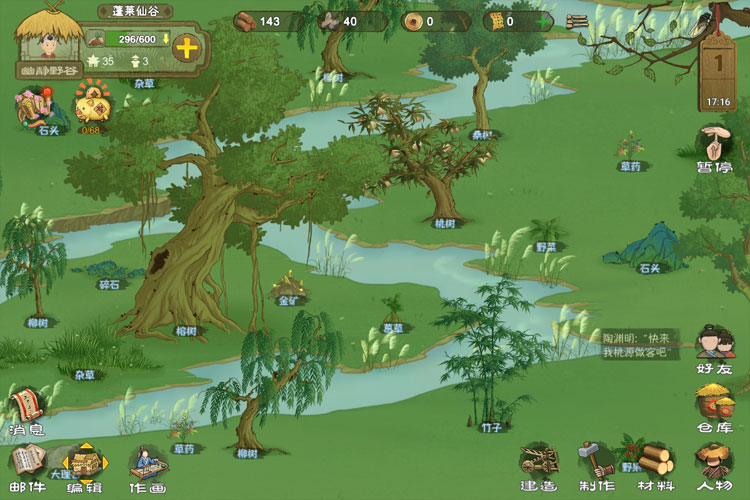
Task: Open the 人物 (characters) menu
Action: (714, 467)
